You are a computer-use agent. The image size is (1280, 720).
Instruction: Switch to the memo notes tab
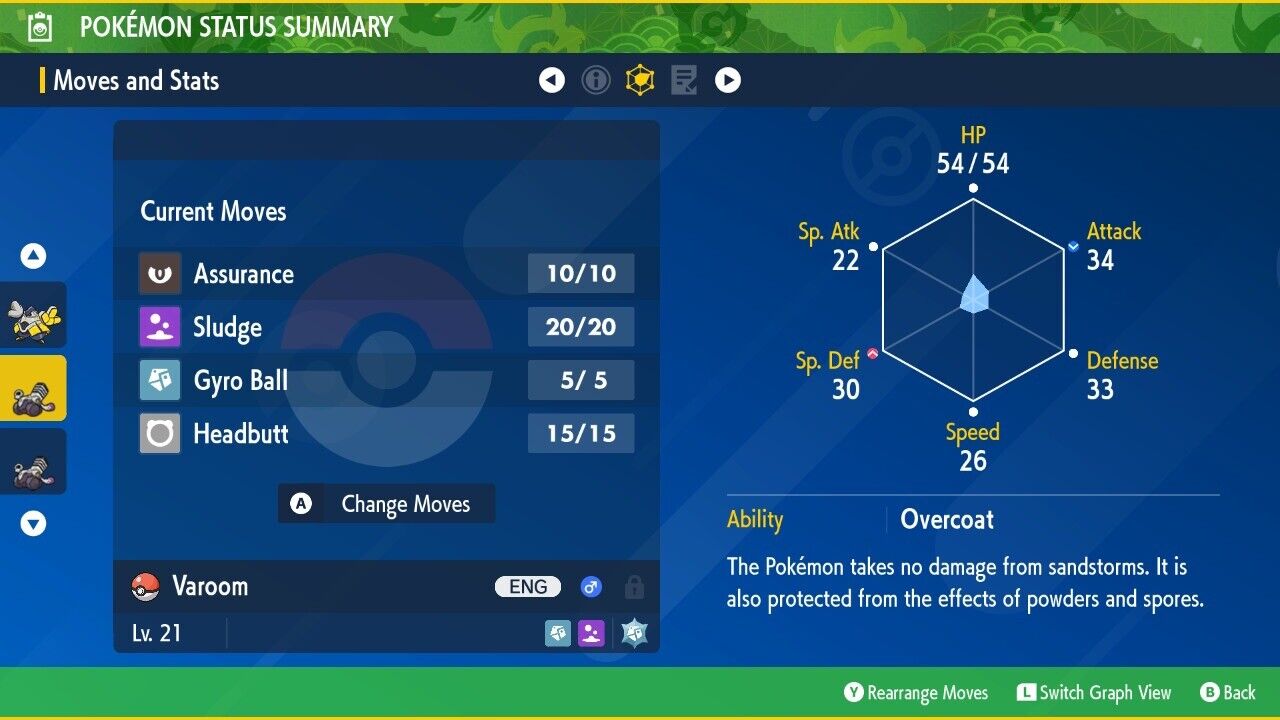684,80
